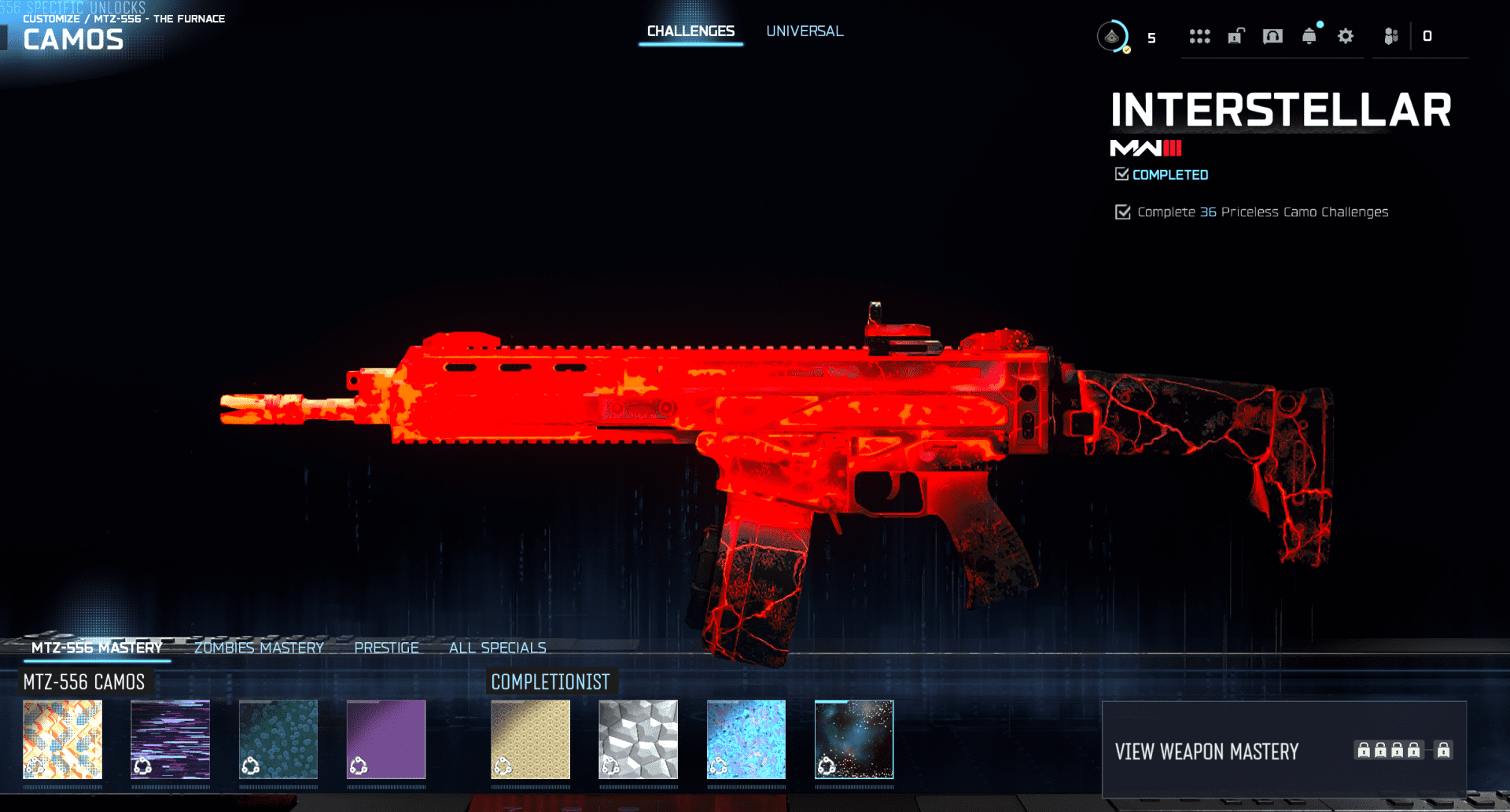Viewport: 1510px width, 812px height.
Task: Select the MTZ-556 Mastery tab
Action: tap(97, 648)
